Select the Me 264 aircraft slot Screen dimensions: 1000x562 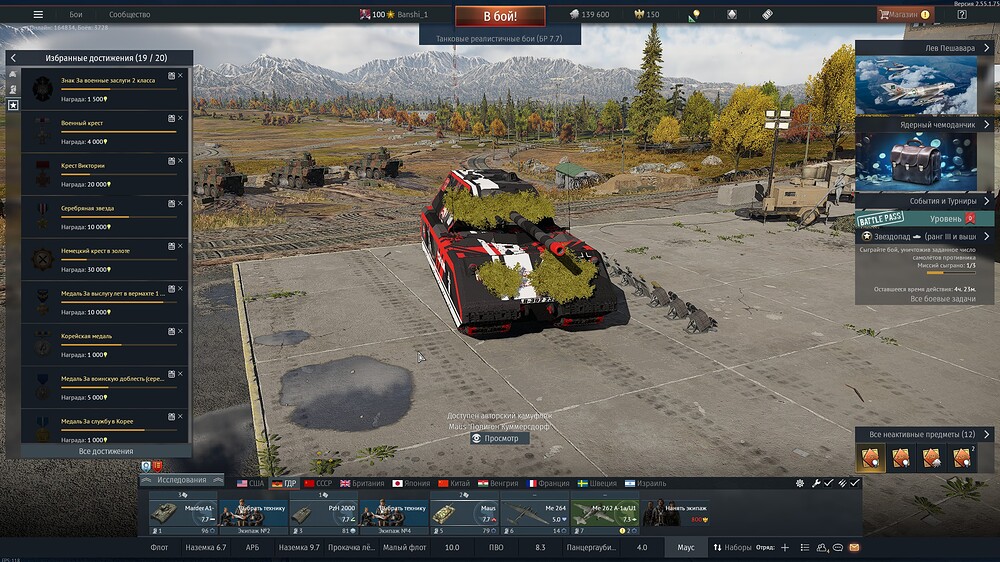pyautogui.click(x=534, y=512)
